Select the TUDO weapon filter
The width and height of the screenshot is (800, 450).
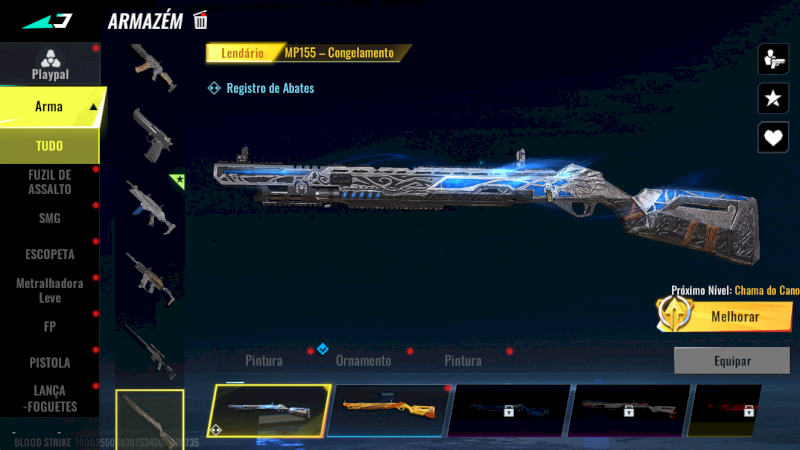(x=49, y=146)
